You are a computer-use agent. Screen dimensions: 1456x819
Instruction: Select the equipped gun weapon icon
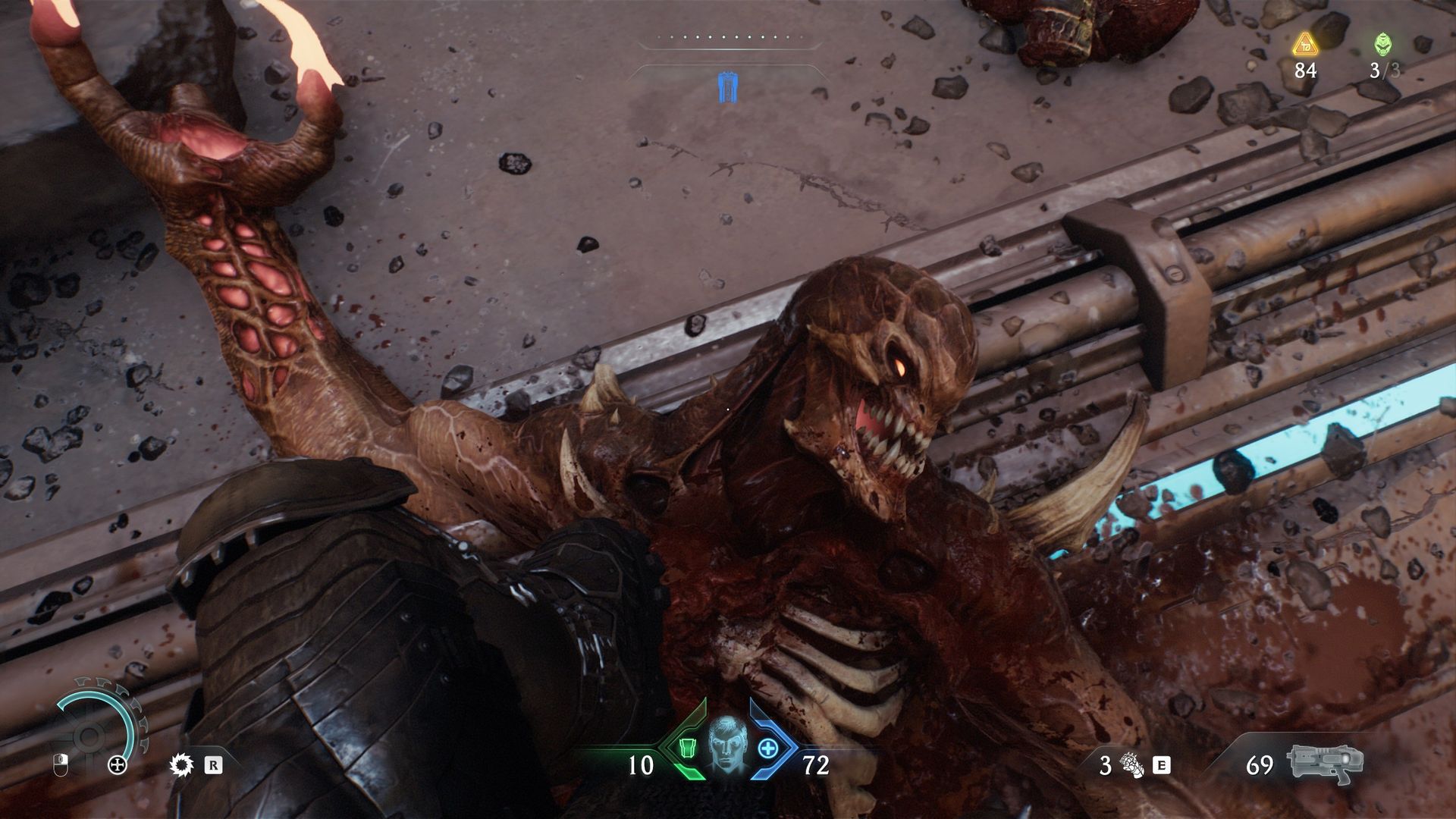tap(1324, 764)
